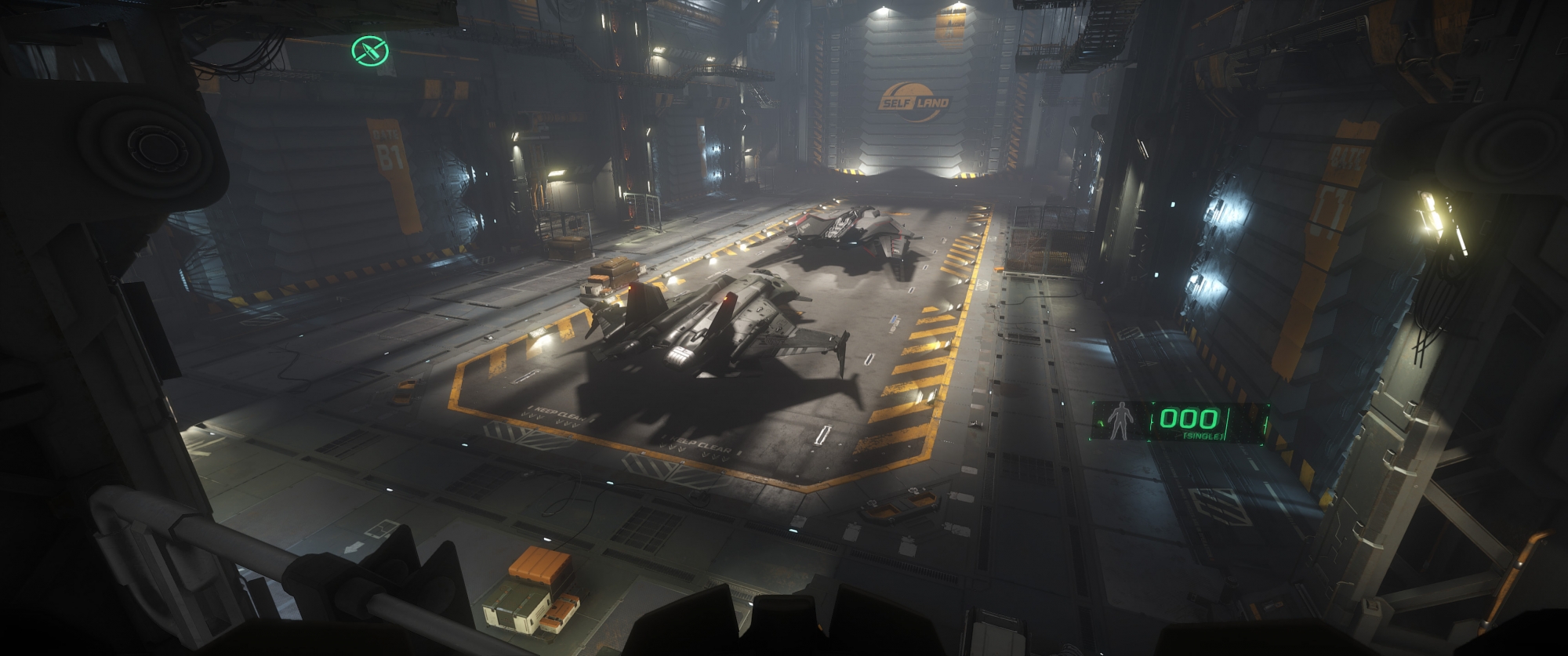
Task: Click the green armistice zone icon
Action: click(x=370, y=51)
